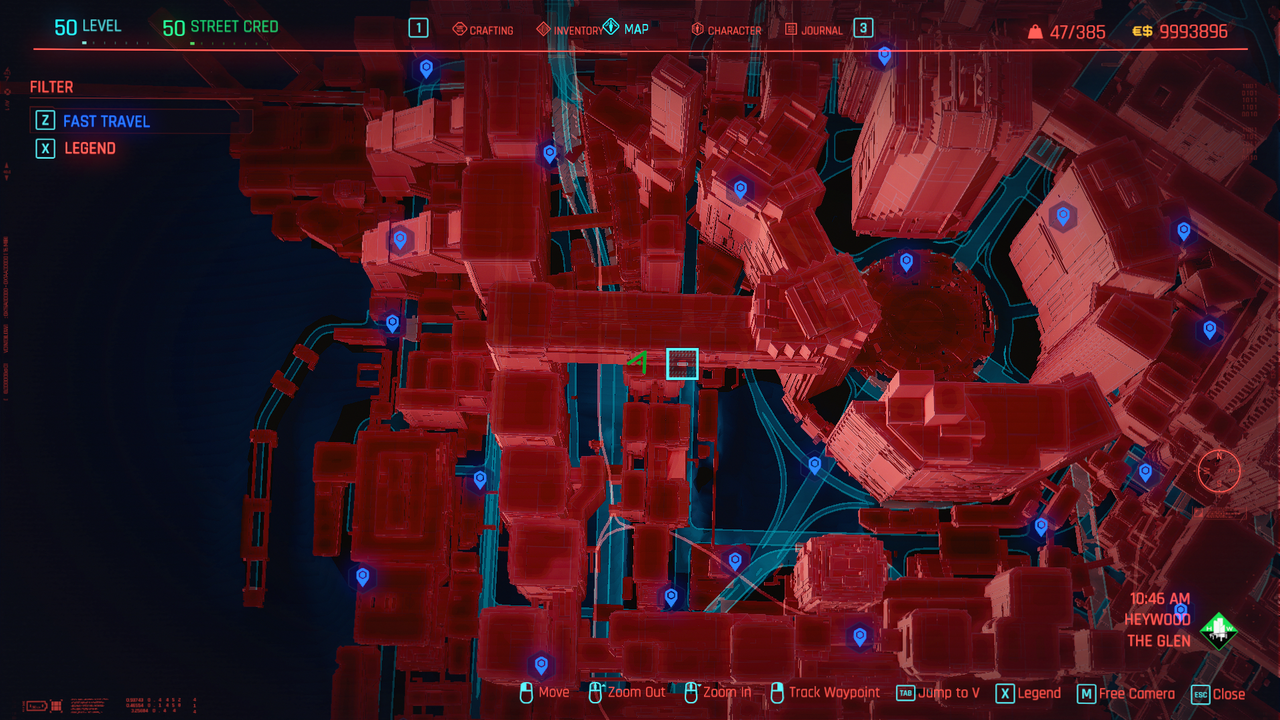Click the cyan square map cursor marker

682,364
